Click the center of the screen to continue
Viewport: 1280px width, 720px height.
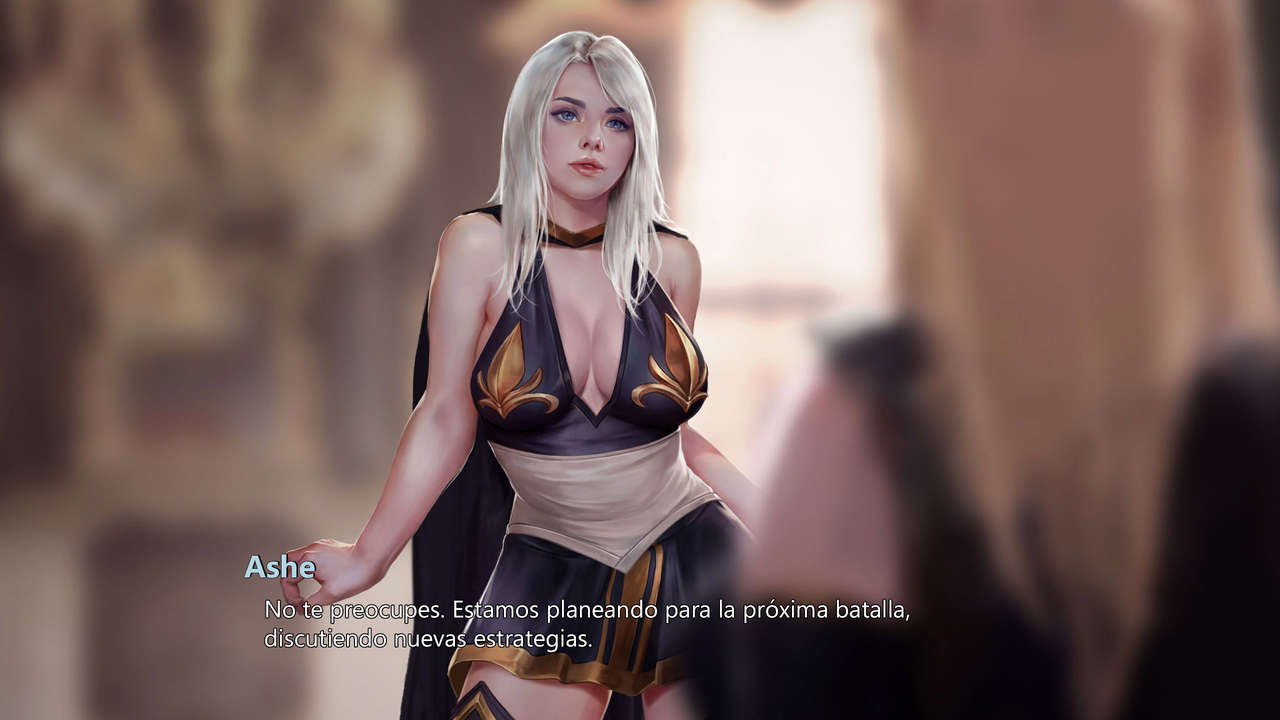point(640,360)
